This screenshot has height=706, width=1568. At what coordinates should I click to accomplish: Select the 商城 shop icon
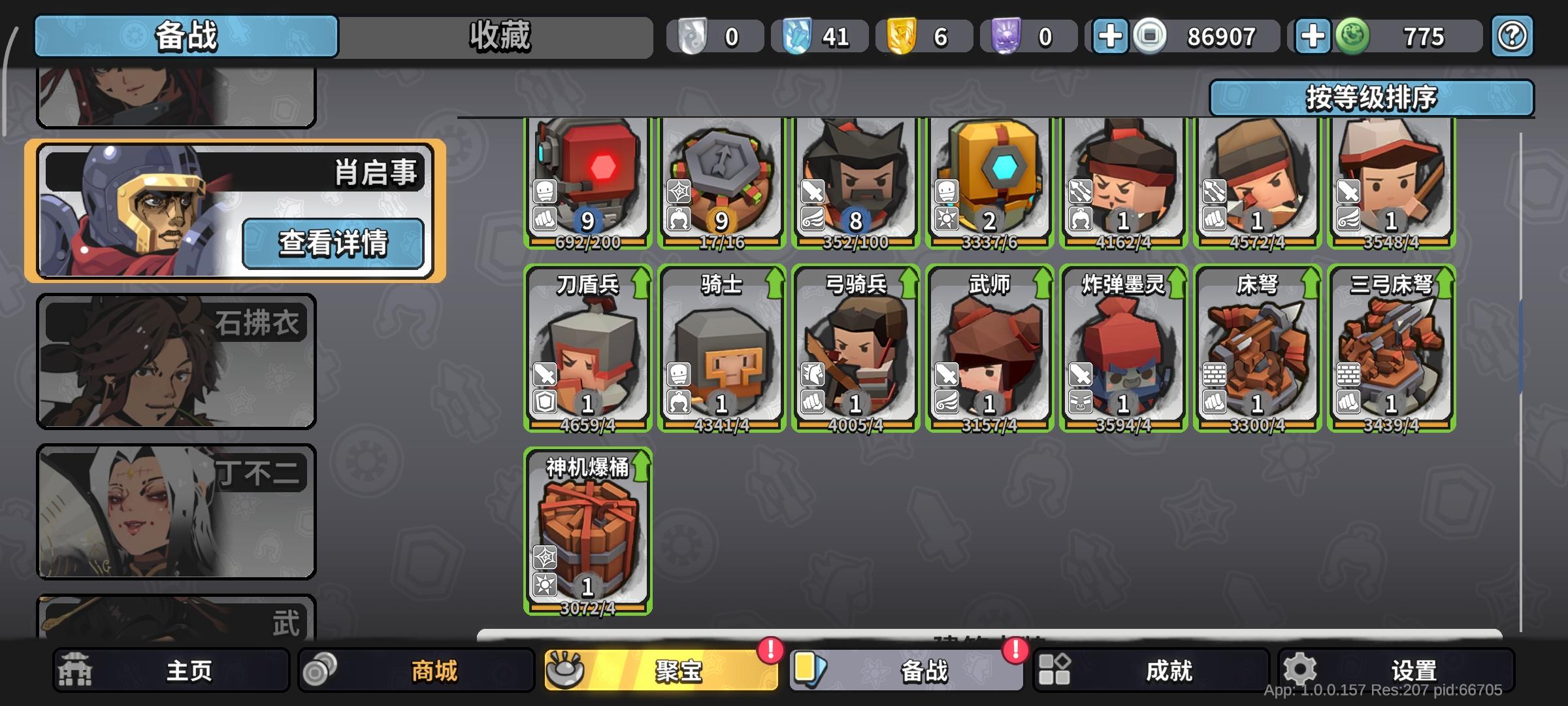[321, 669]
